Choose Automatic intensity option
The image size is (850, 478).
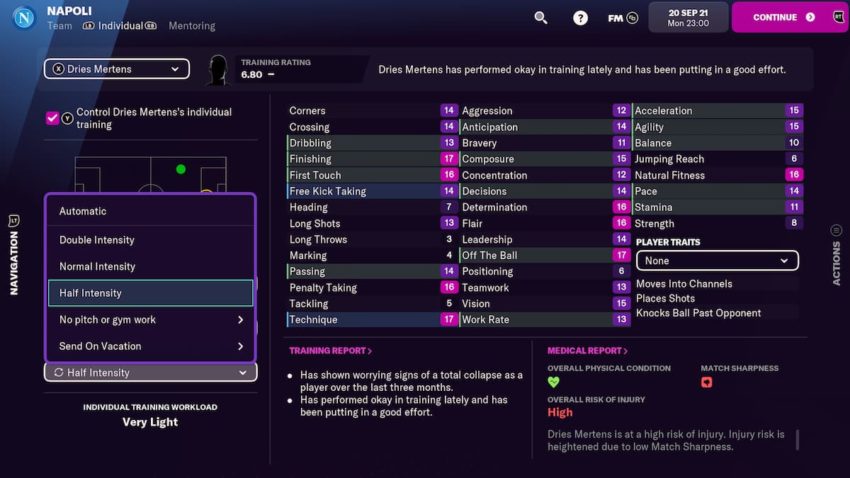[x=150, y=211]
